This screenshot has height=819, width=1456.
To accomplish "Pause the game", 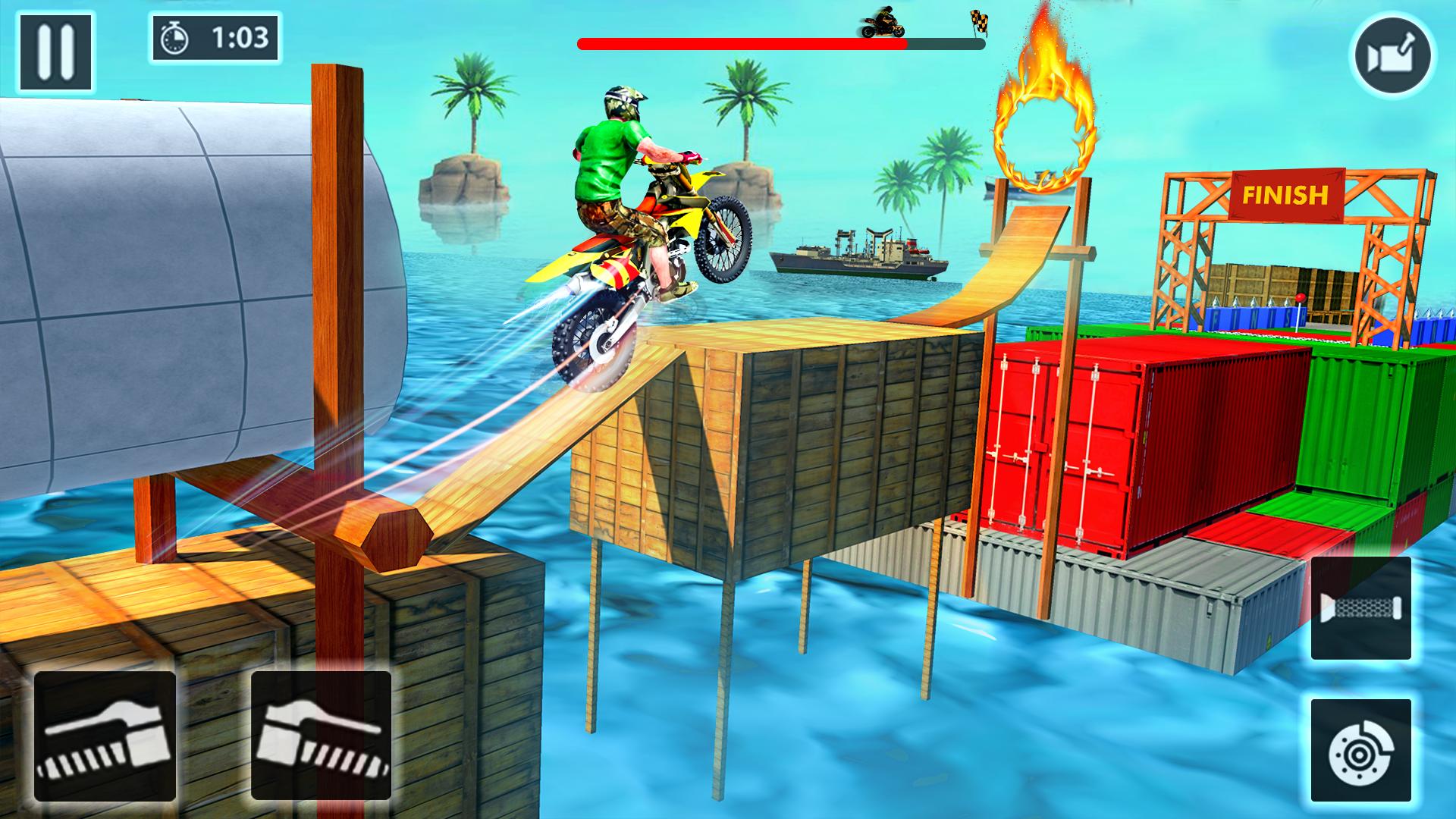I will (57, 49).
